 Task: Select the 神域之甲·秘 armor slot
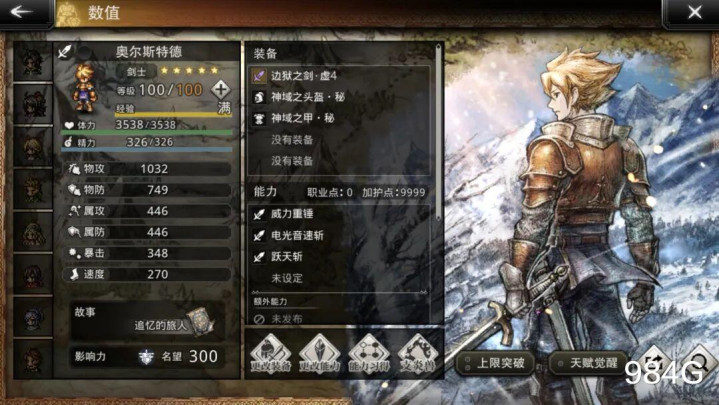tap(338, 117)
